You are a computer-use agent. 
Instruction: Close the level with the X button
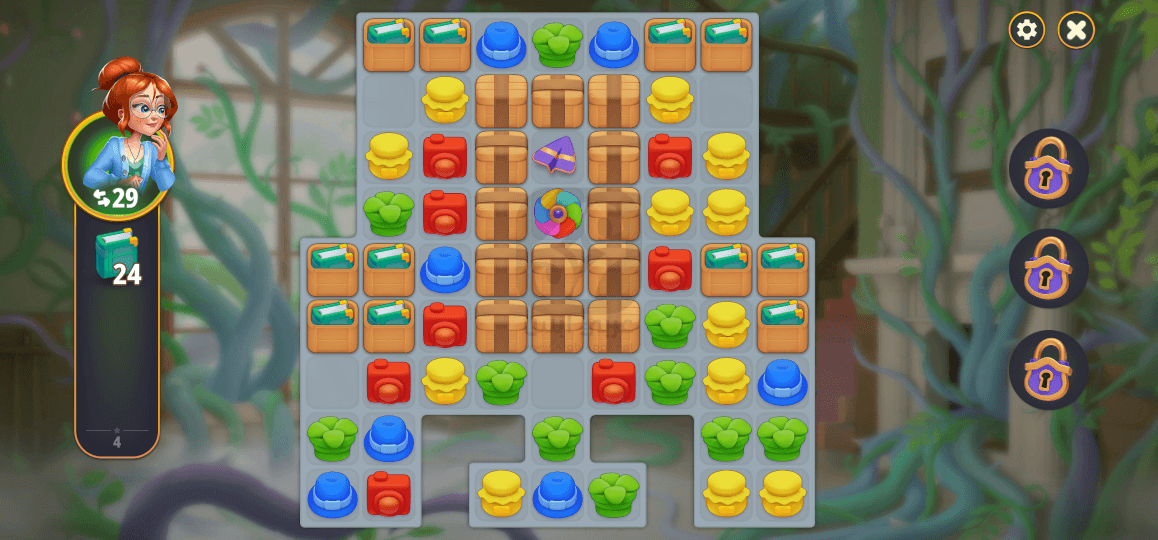pos(1076,30)
